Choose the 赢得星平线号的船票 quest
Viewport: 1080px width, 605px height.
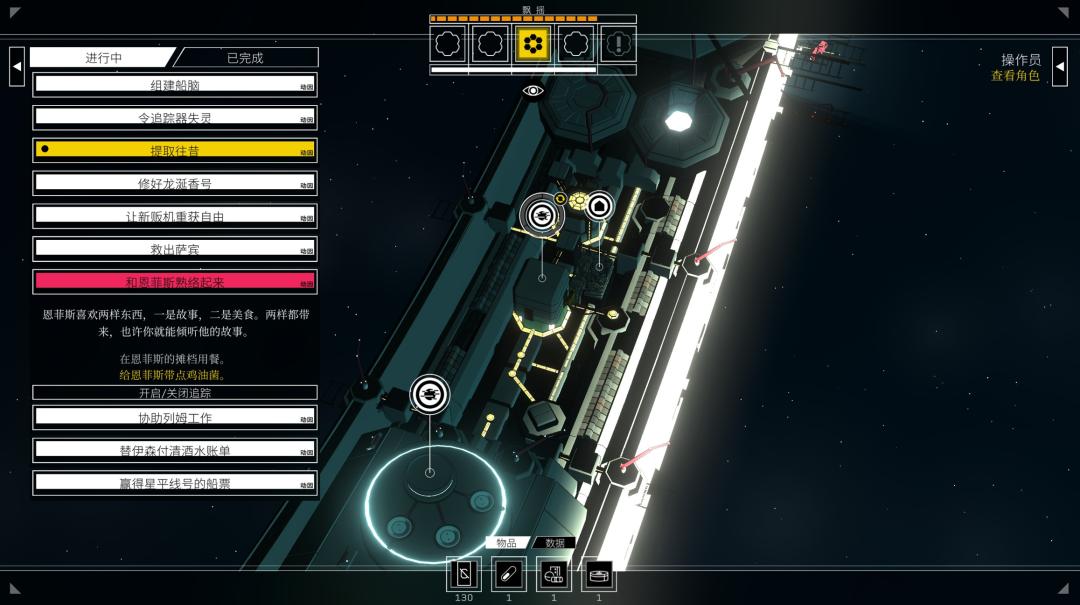tap(174, 483)
